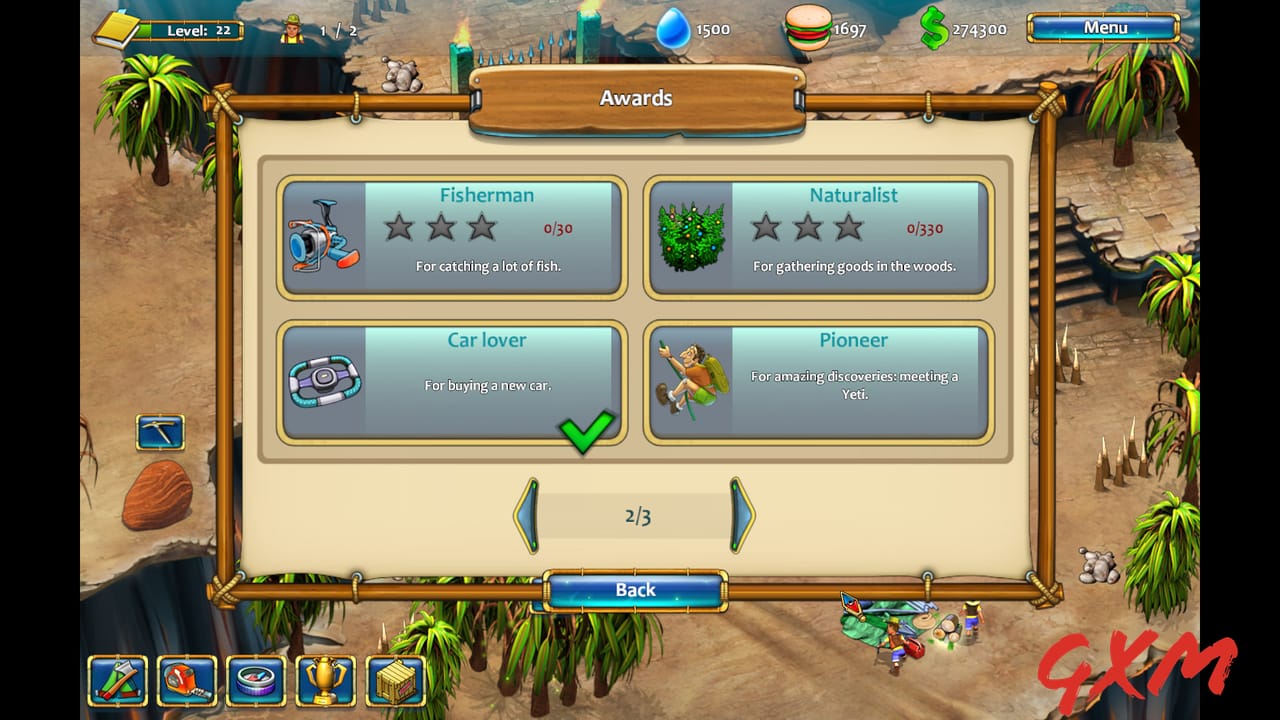The width and height of the screenshot is (1280, 720).
Task: Select the pickaxe icon on the left
Action: (x=160, y=430)
